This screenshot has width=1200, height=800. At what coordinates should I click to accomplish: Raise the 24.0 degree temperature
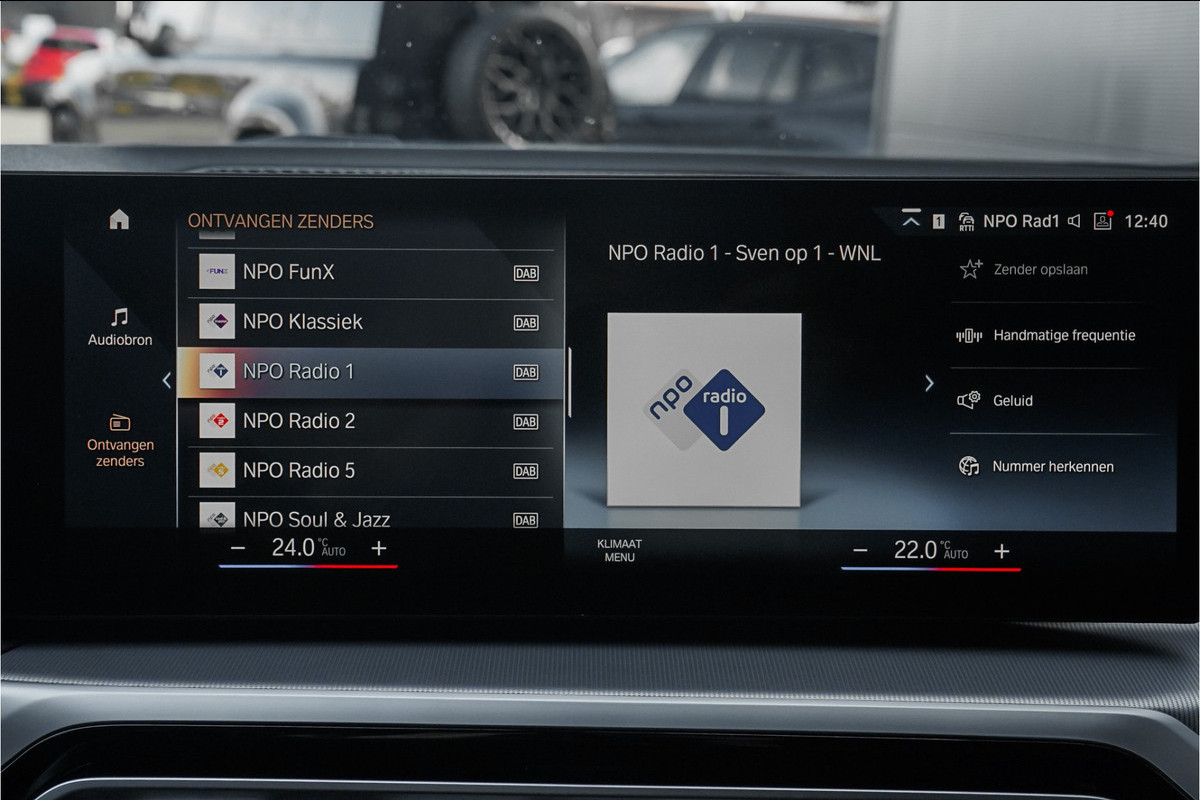click(x=379, y=548)
